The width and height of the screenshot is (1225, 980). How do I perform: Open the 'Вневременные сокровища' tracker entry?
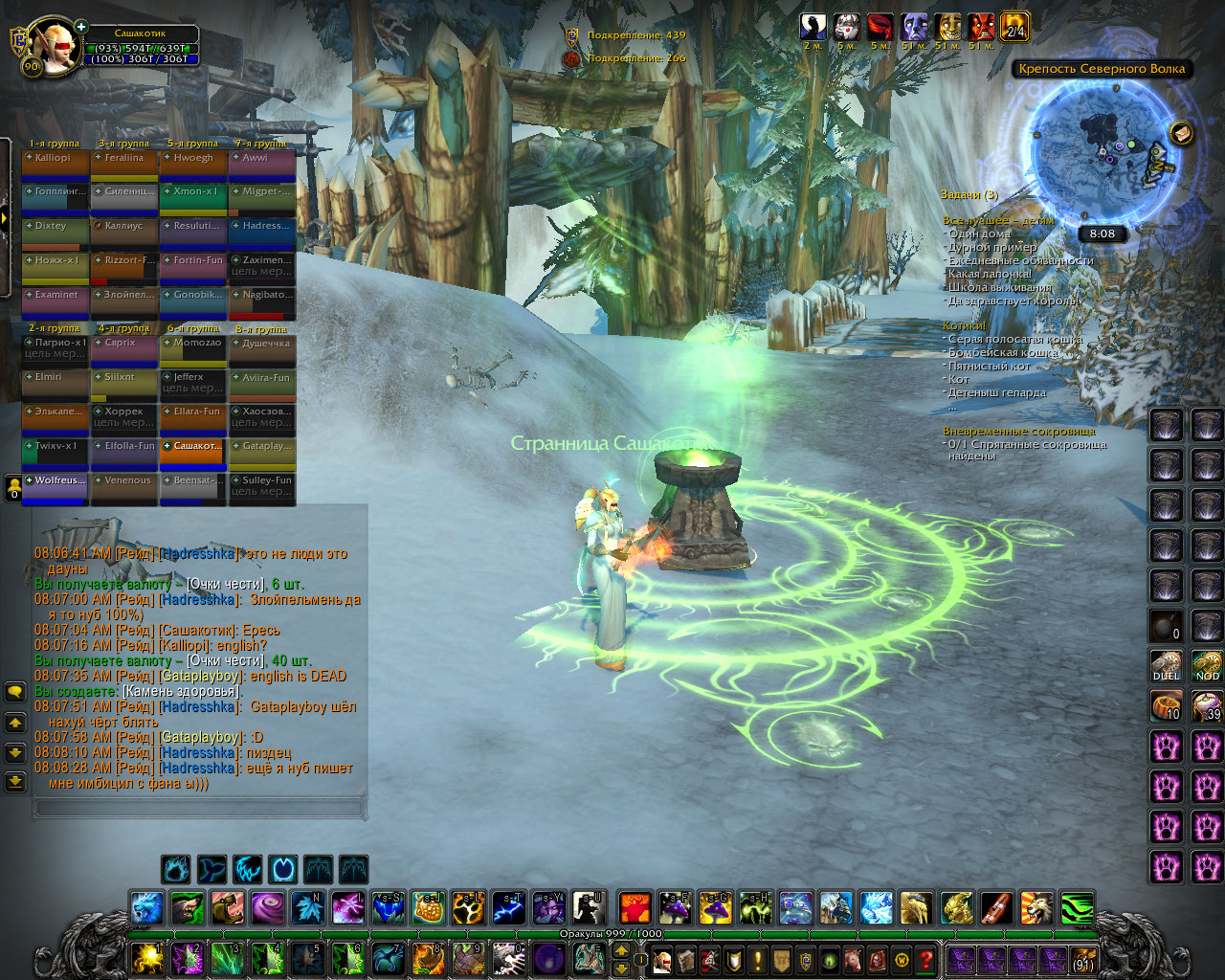click(1018, 431)
